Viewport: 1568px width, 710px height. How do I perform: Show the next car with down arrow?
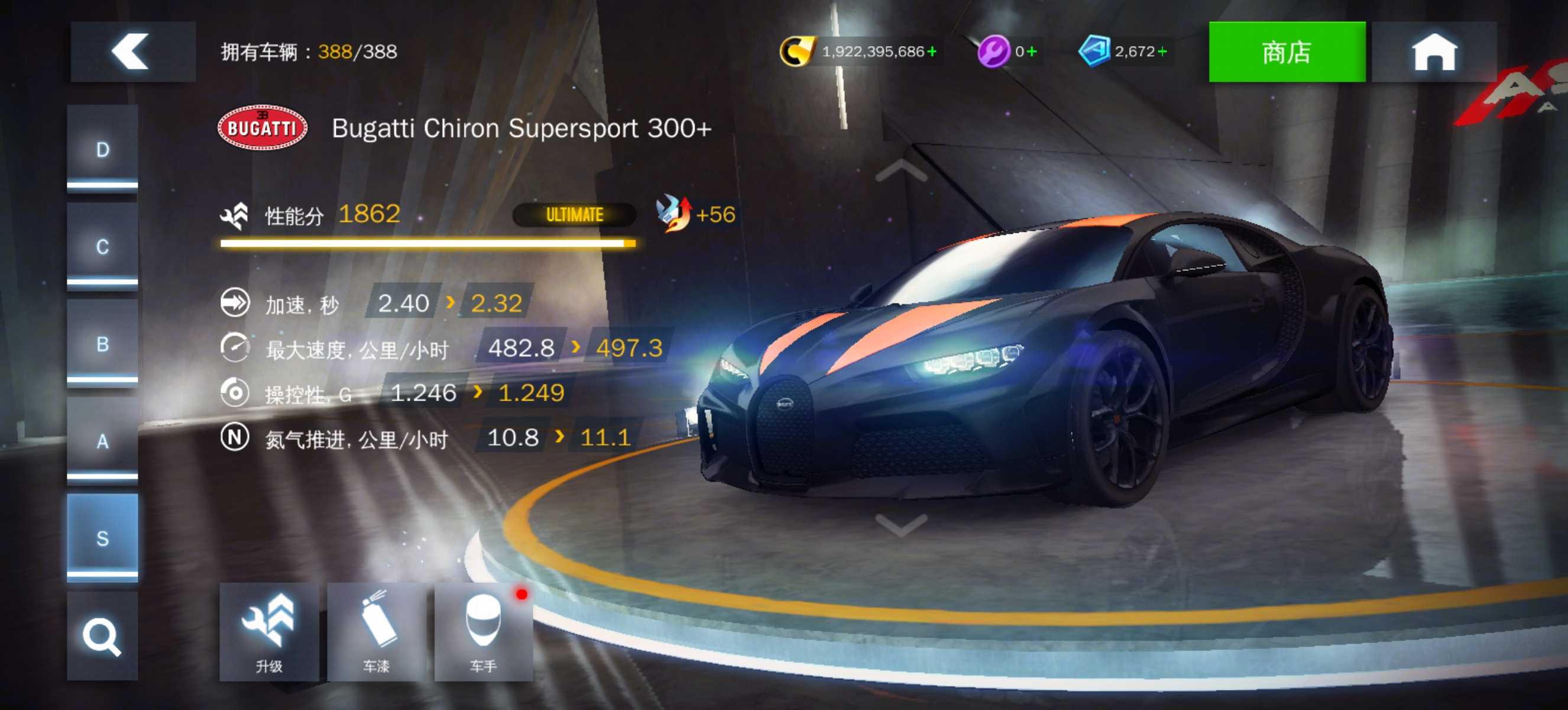coord(901,524)
